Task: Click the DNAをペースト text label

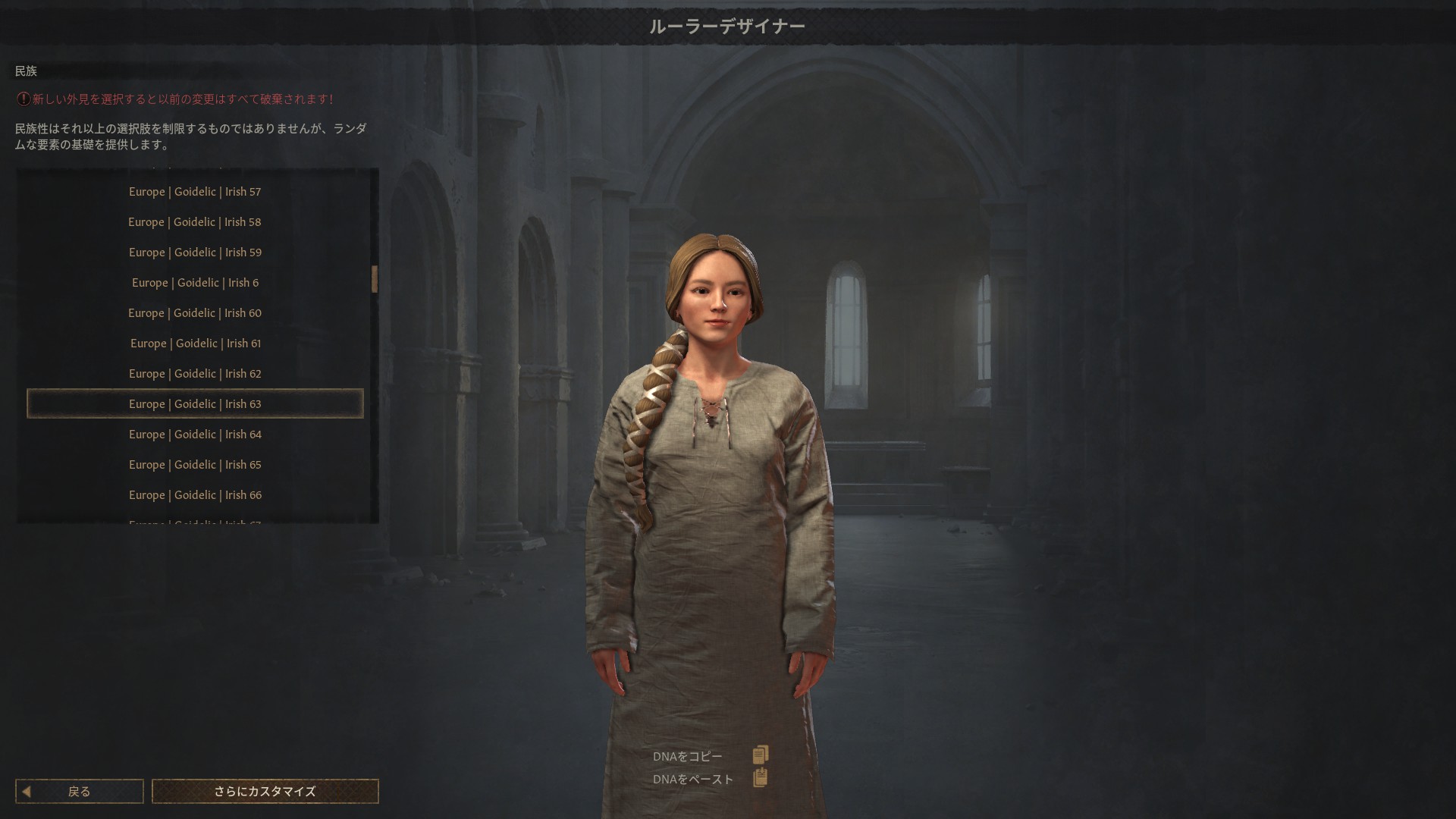Action: (692, 777)
